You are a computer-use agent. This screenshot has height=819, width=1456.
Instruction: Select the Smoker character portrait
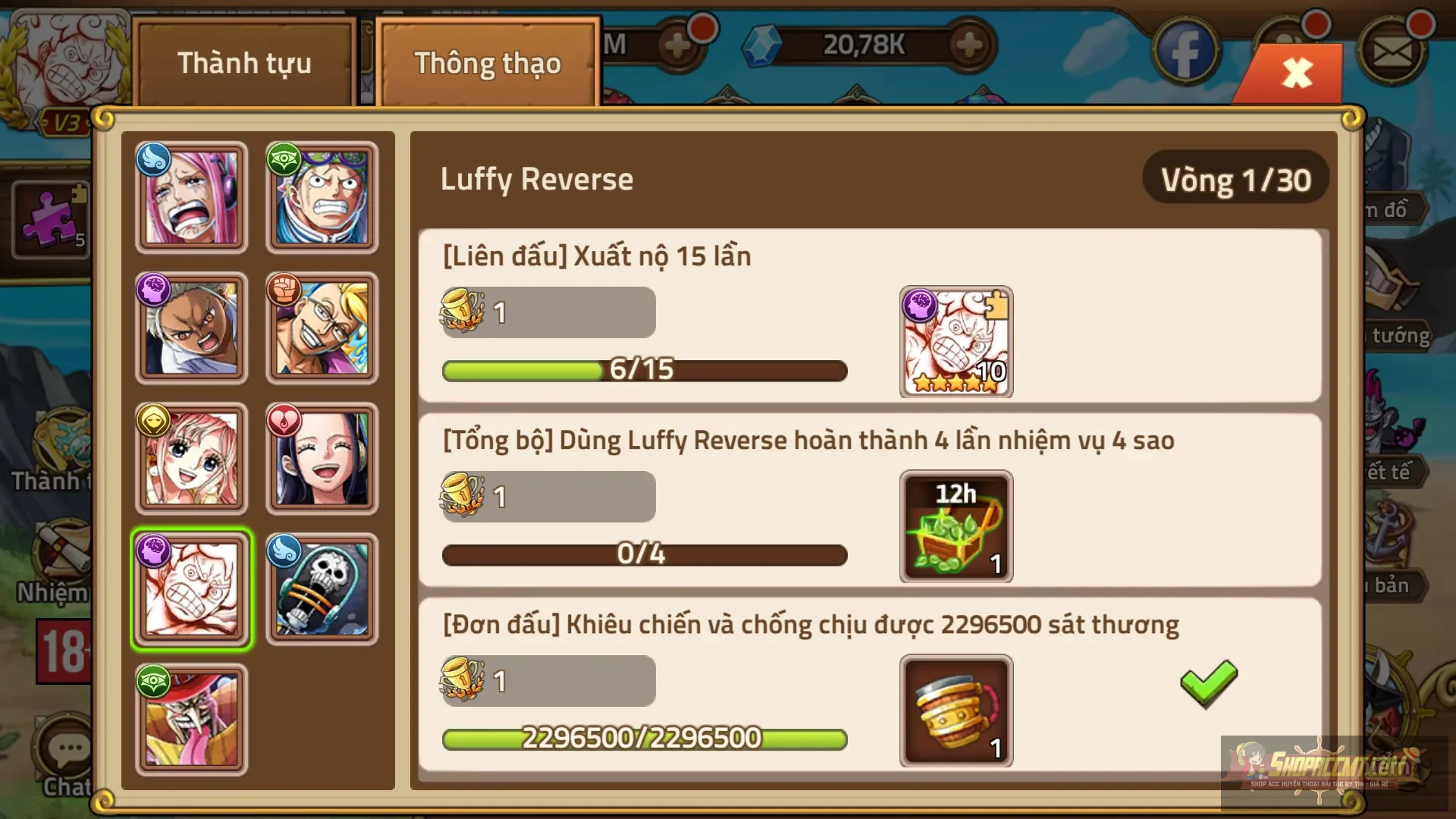[191, 327]
